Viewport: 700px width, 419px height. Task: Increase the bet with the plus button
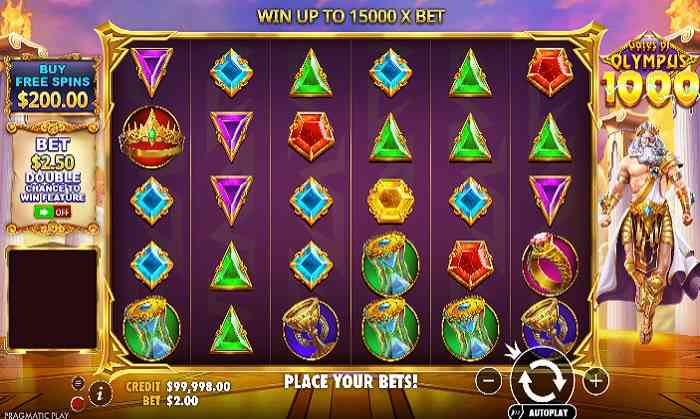pyautogui.click(x=594, y=380)
